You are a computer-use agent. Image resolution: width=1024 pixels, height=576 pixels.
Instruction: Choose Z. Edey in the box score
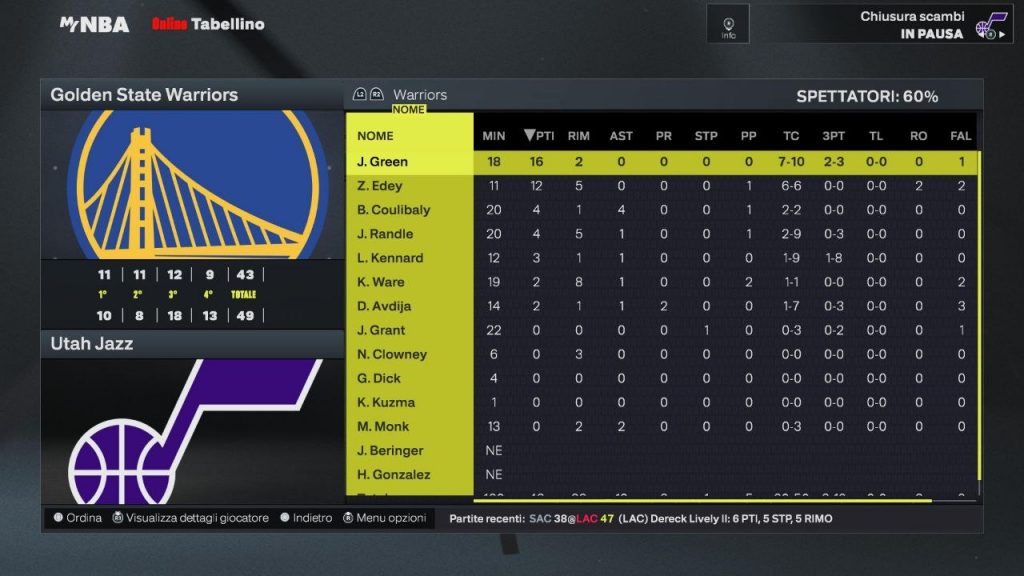pos(379,186)
